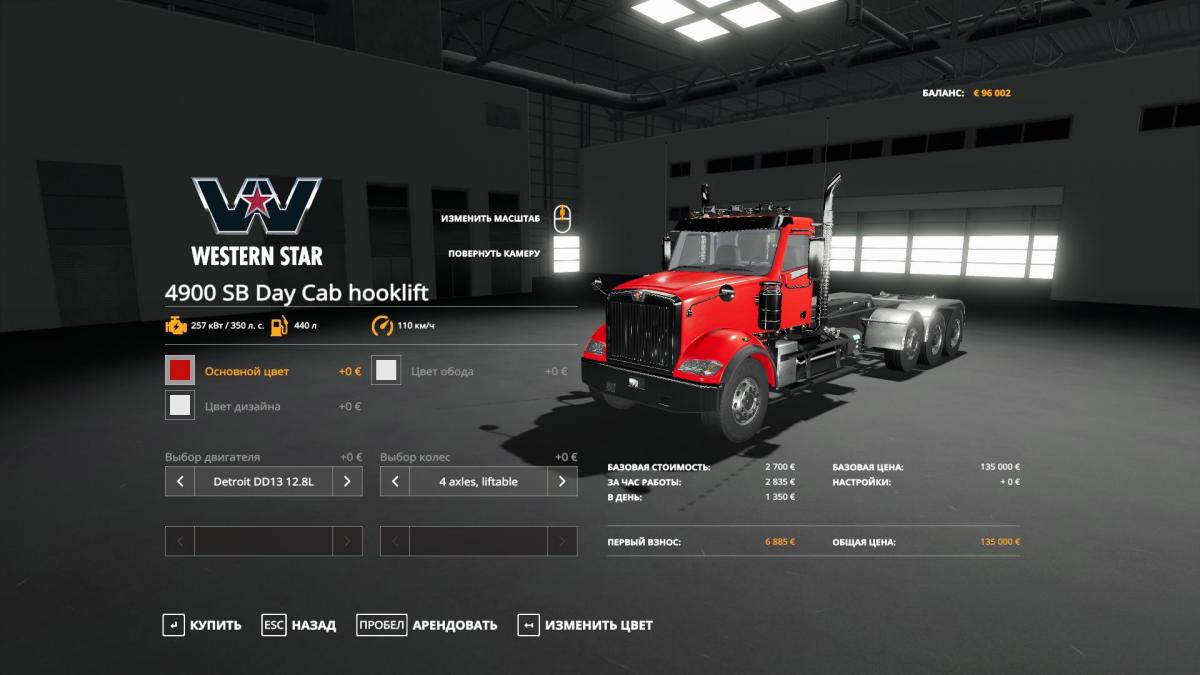Open Изменить цвет color options
Image resolution: width=1200 pixels, height=675 pixels.
[586, 625]
